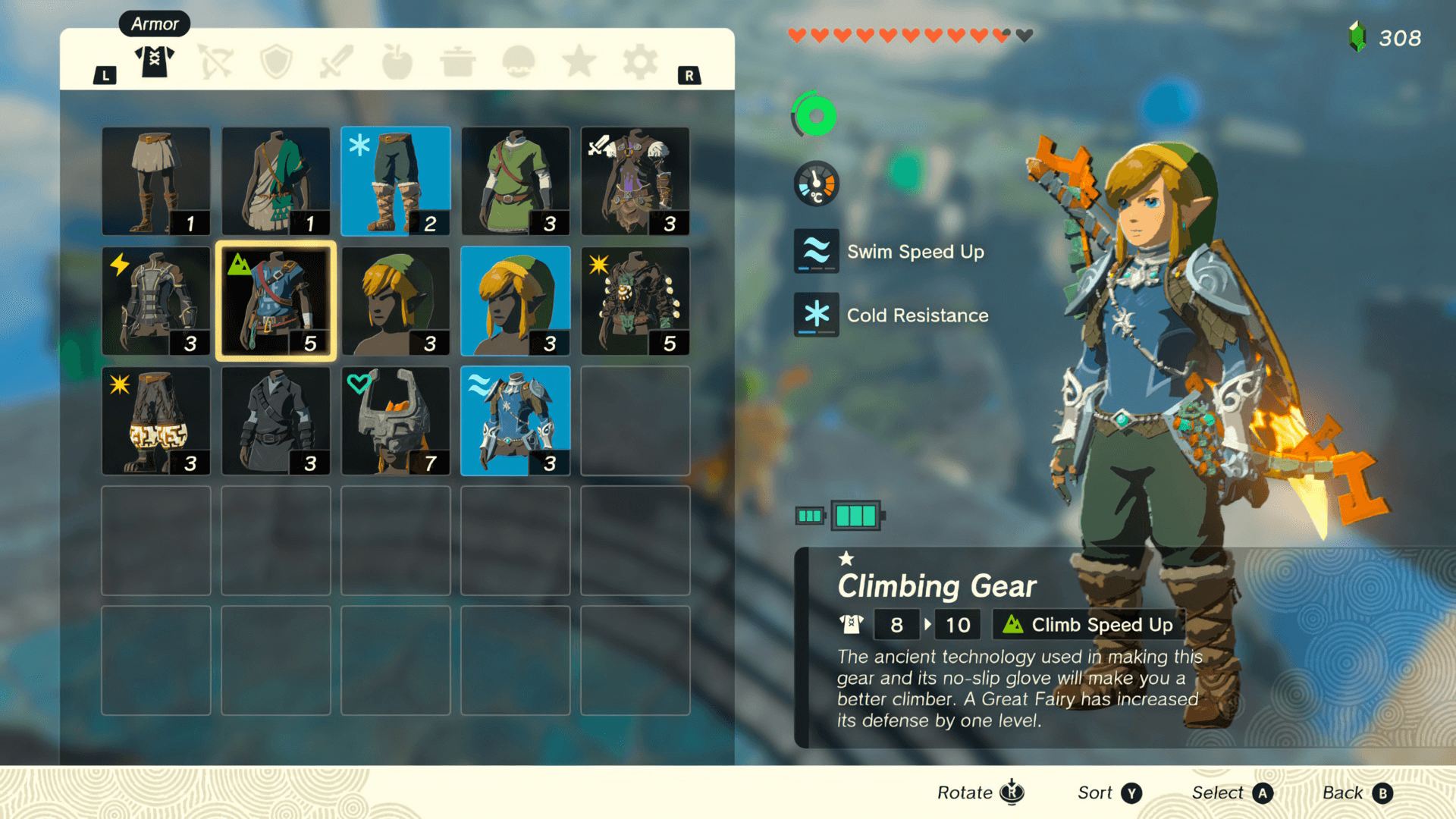
Task: Switch to the gear system tab
Action: click(x=639, y=62)
